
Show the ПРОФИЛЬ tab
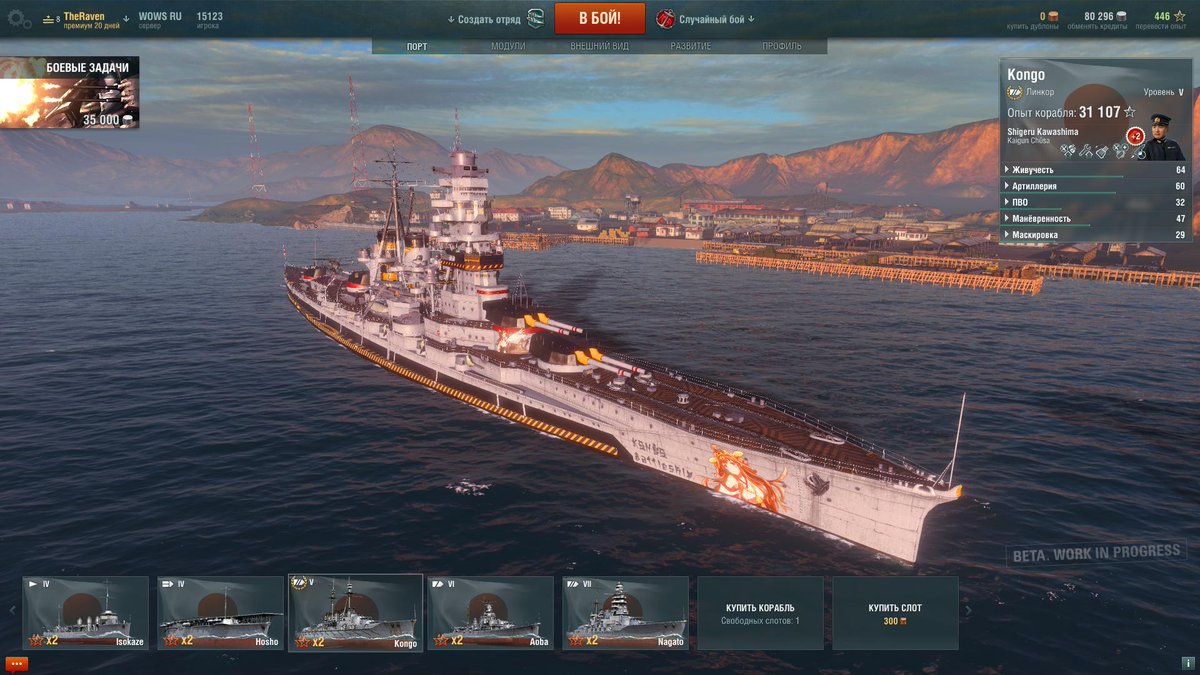781,46
